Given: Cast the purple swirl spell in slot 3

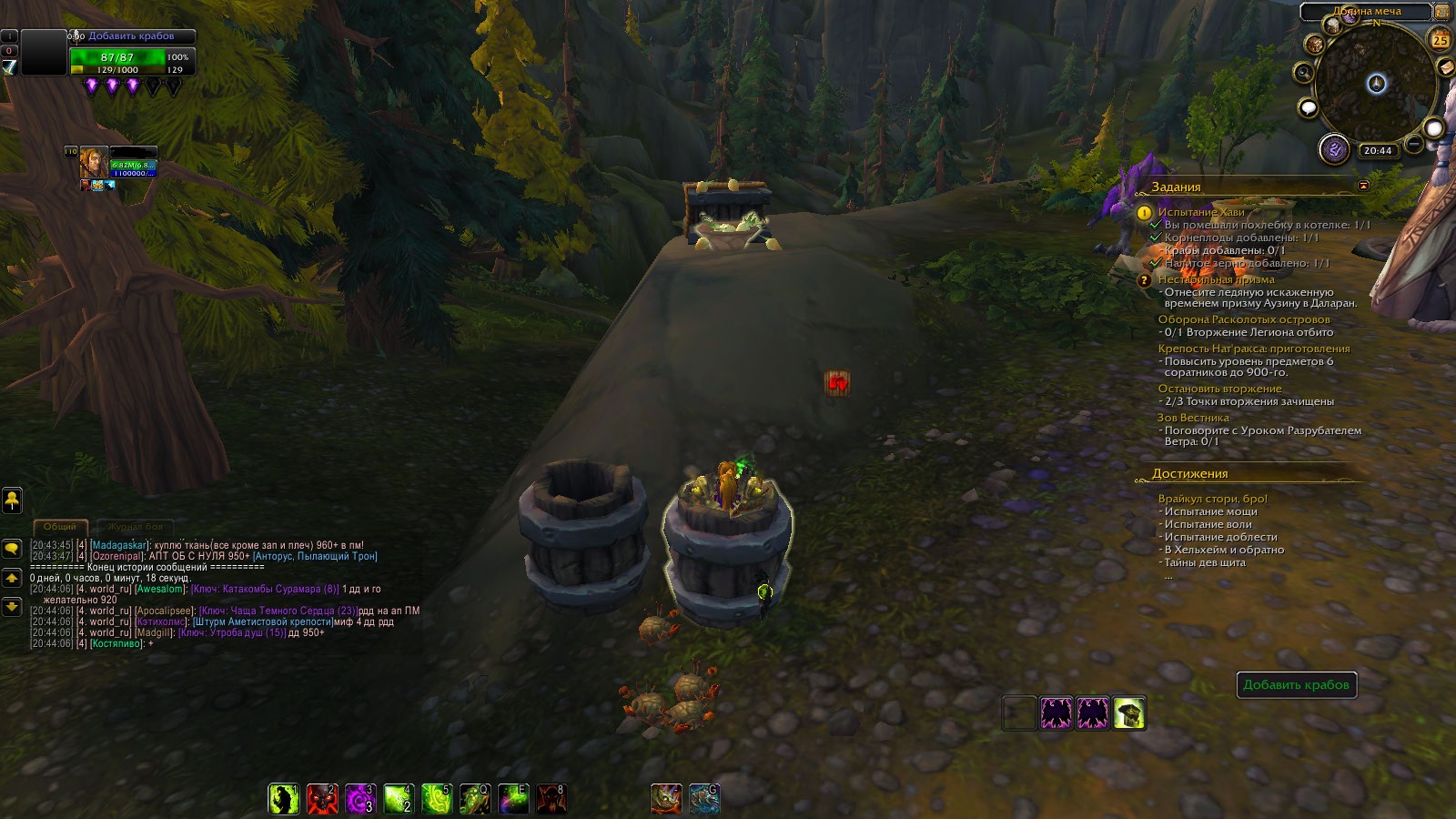Looking at the screenshot, I should tap(360, 799).
